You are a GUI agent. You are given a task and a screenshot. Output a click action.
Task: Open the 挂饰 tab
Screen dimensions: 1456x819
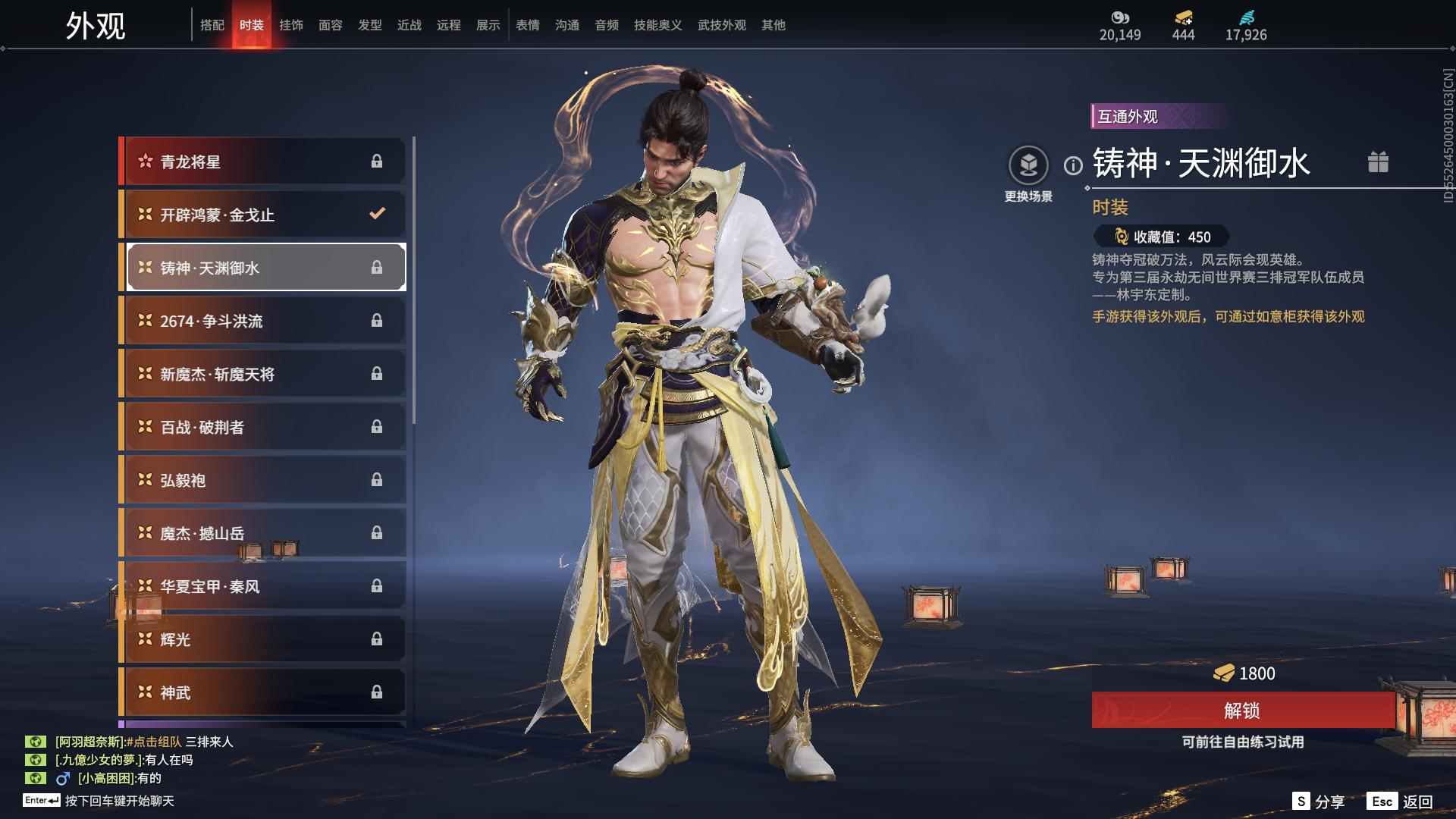pos(291,25)
